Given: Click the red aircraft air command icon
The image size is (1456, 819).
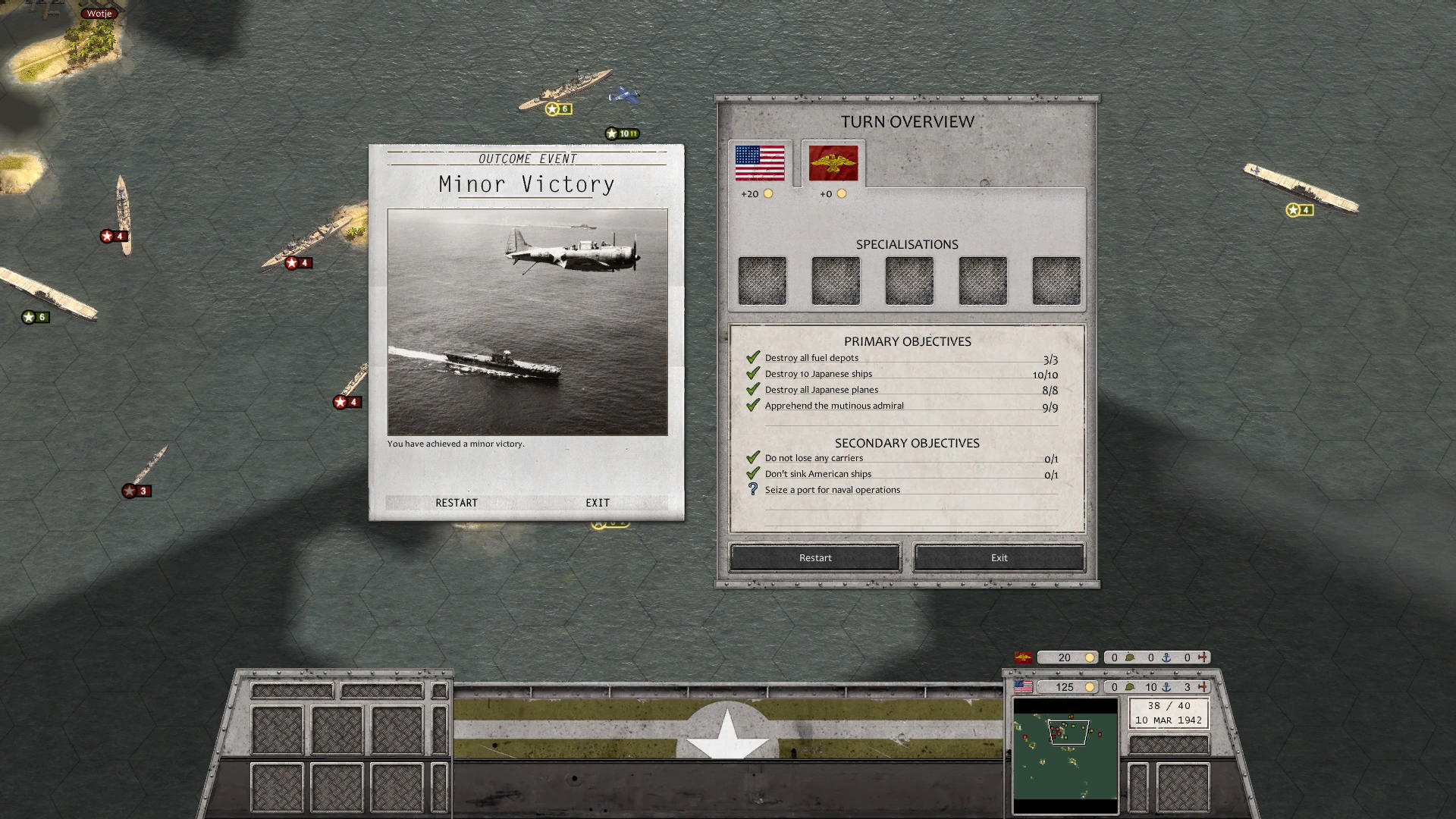Looking at the screenshot, I should pyautogui.click(x=1202, y=687).
